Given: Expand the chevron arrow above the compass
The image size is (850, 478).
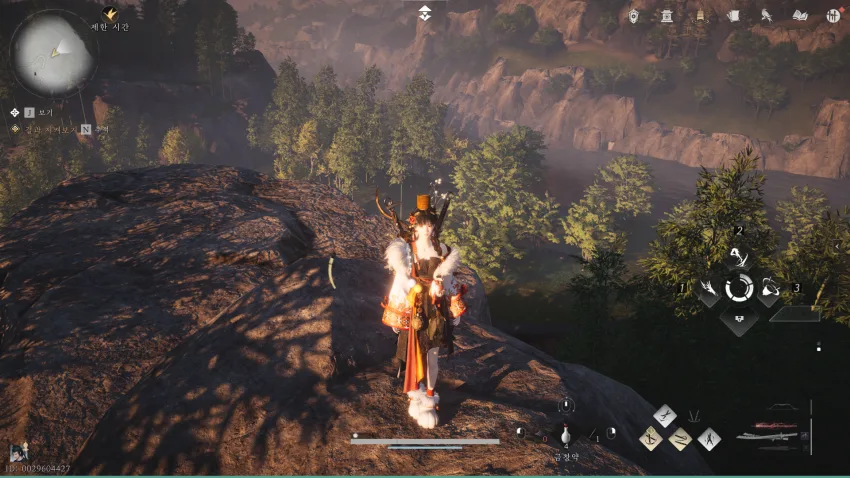Looking at the screenshot, I should tap(425, 13).
